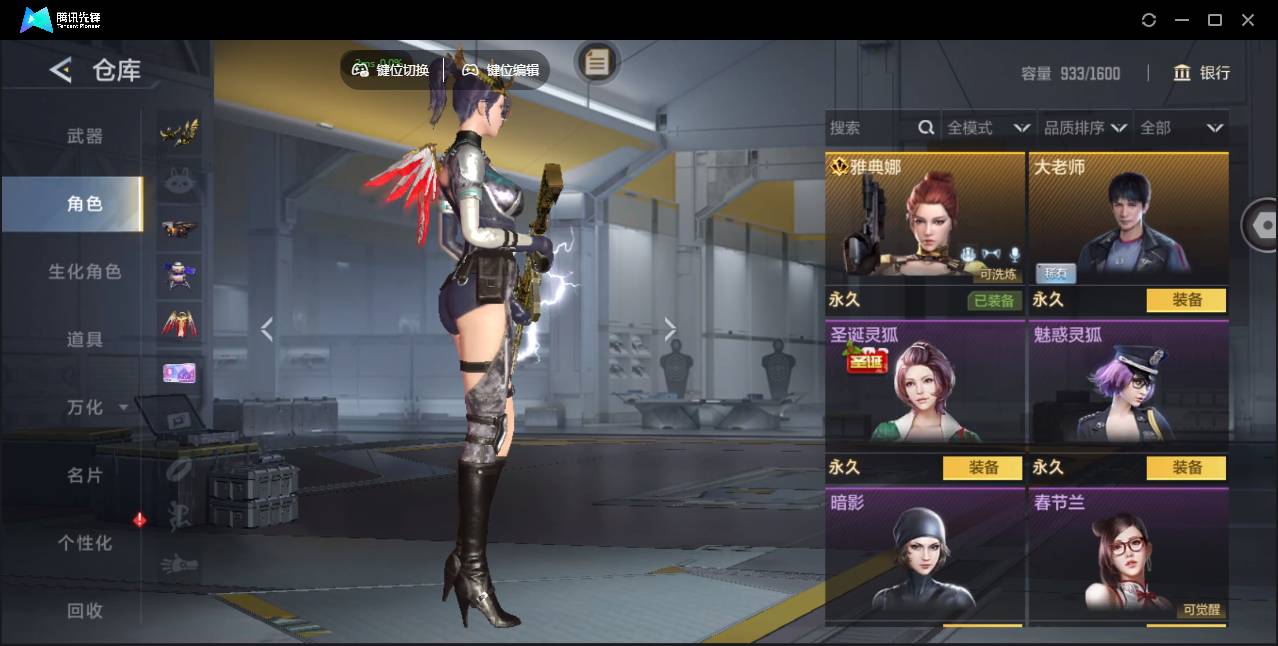Select the 道具 category tab
Screen dimensions: 1278x646
pos(85,340)
